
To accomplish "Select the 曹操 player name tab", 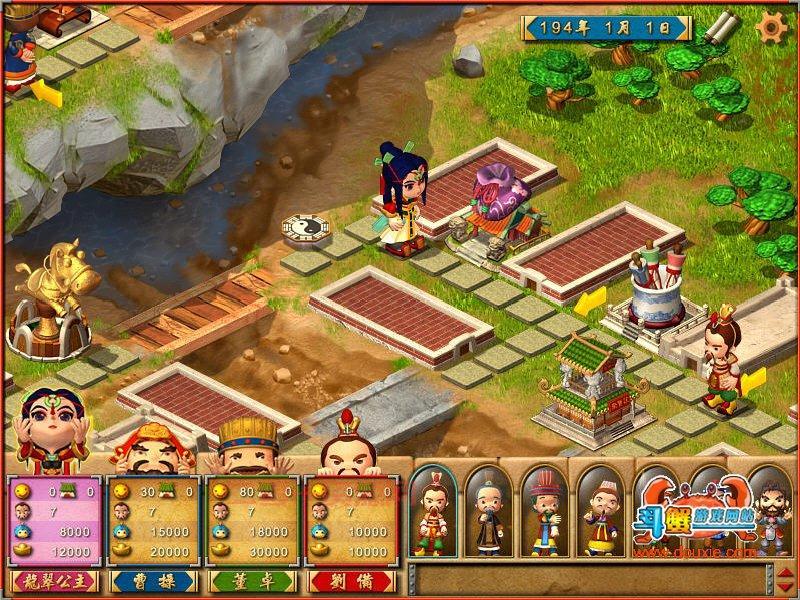I will pyautogui.click(x=152, y=581).
